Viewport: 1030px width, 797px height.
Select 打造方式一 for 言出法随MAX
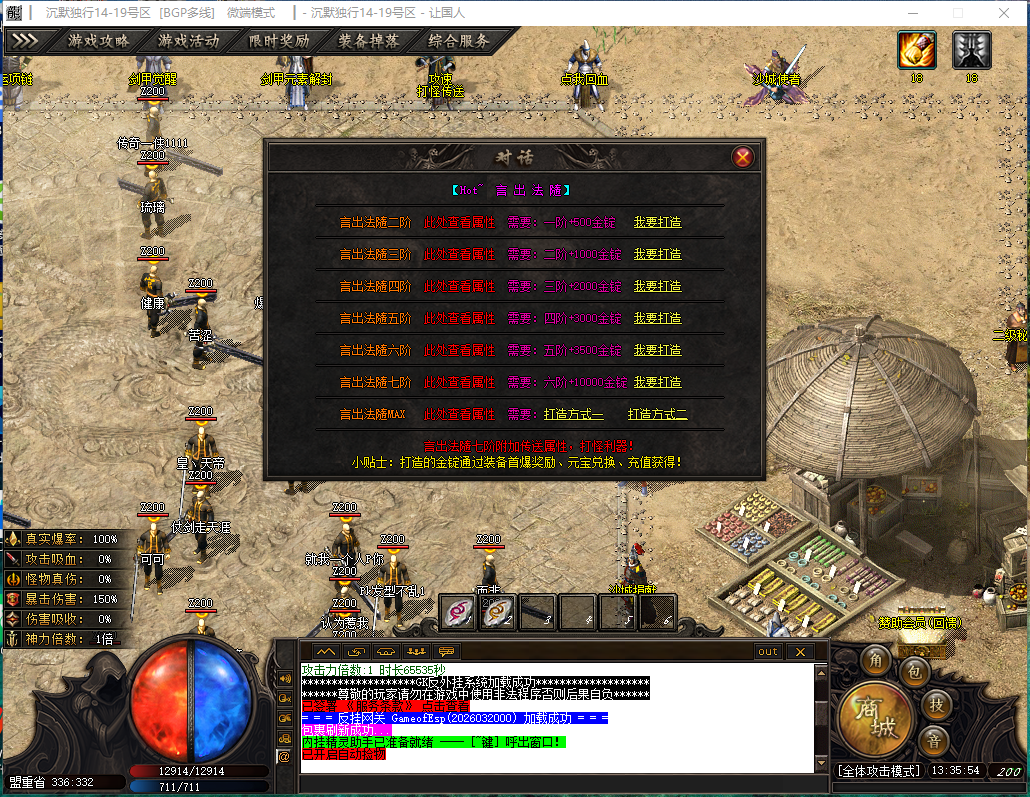point(573,414)
